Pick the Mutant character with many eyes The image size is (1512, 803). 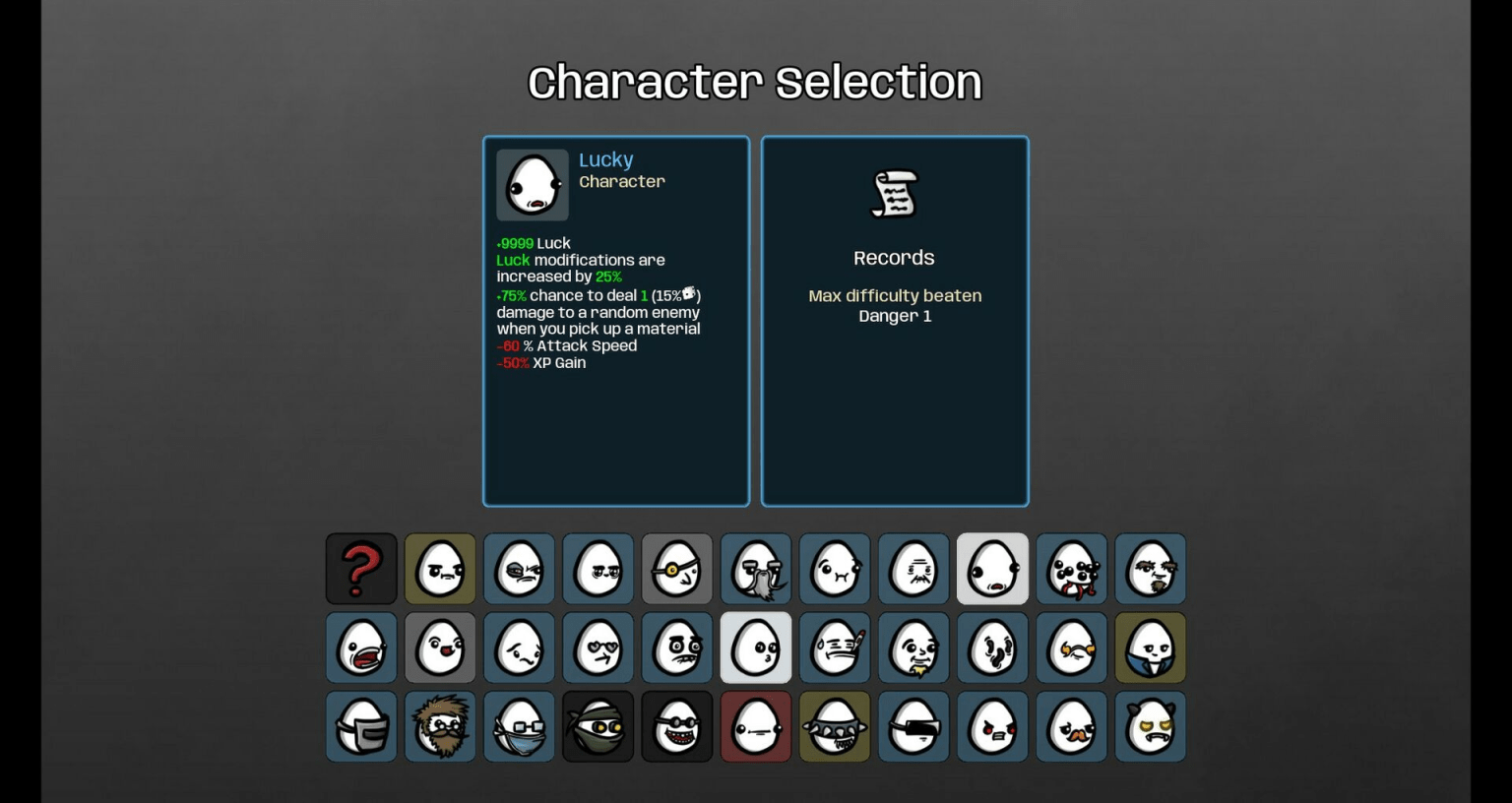[1071, 569]
